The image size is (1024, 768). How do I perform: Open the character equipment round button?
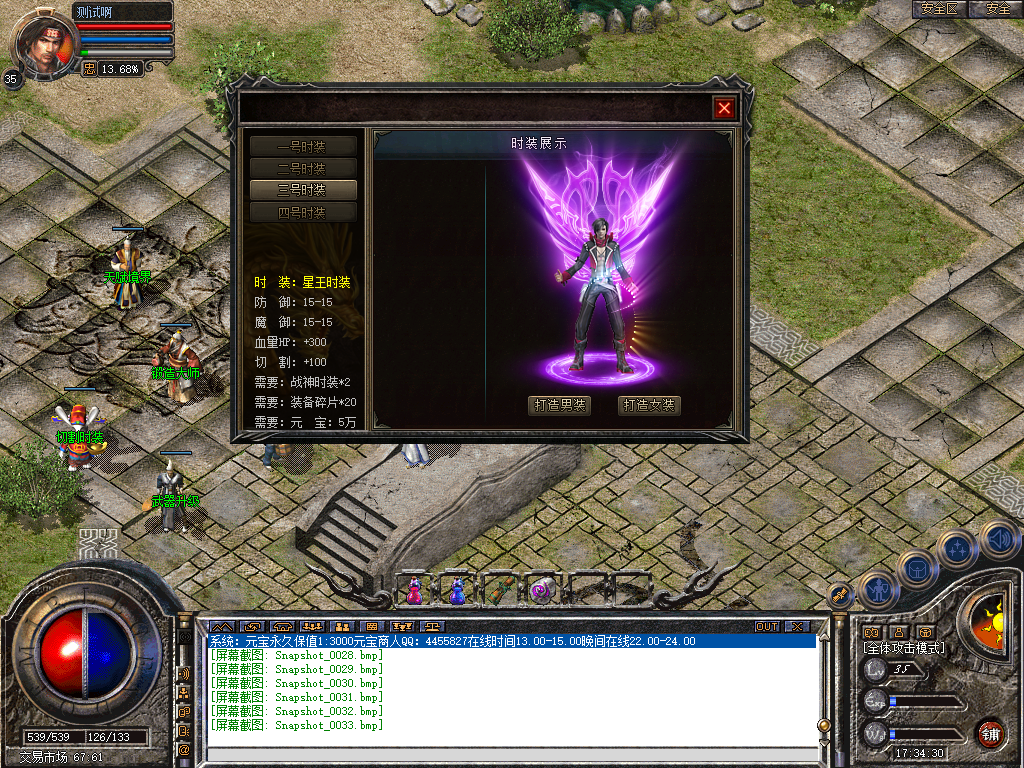pos(877,590)
